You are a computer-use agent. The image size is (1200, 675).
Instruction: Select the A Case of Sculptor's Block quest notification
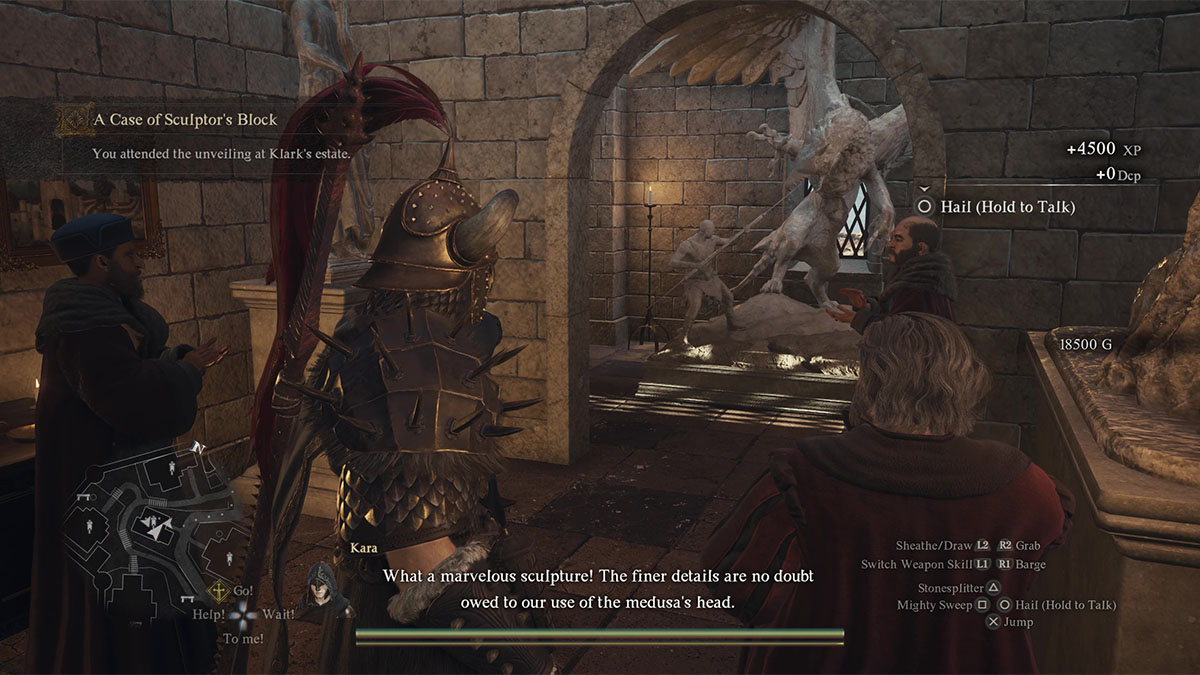[x=185, y=121]
